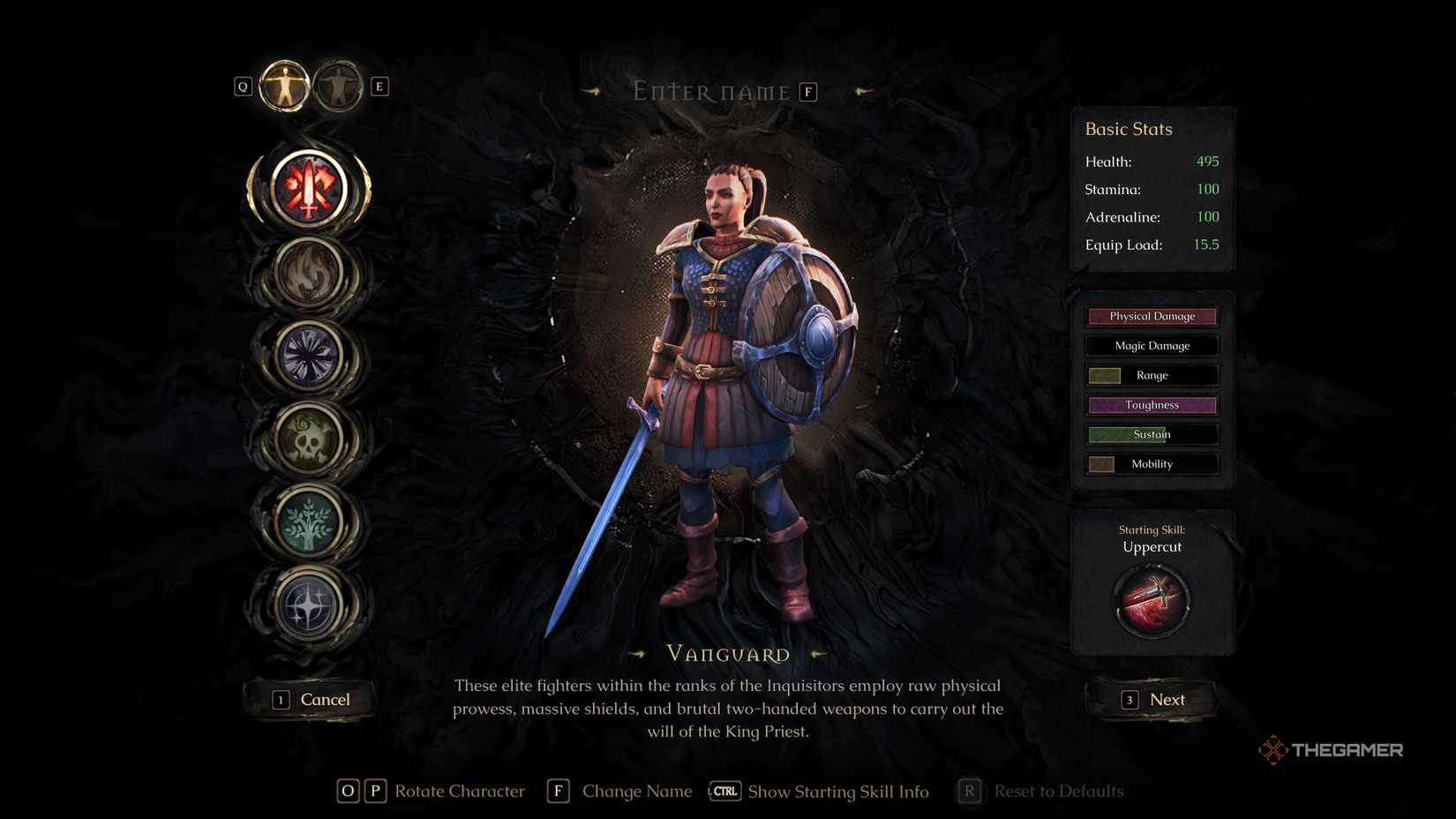The image size is (1456, 819).
Task: Click the Toughness stat bar
Action: (x=1152, y=404)
